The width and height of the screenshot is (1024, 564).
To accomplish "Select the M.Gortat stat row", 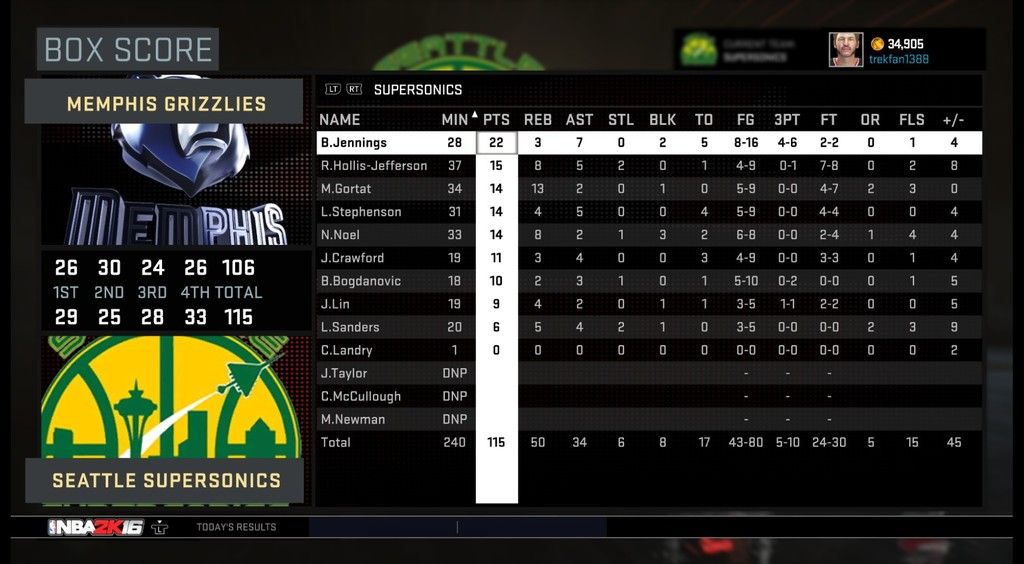I will click(345, 189).
